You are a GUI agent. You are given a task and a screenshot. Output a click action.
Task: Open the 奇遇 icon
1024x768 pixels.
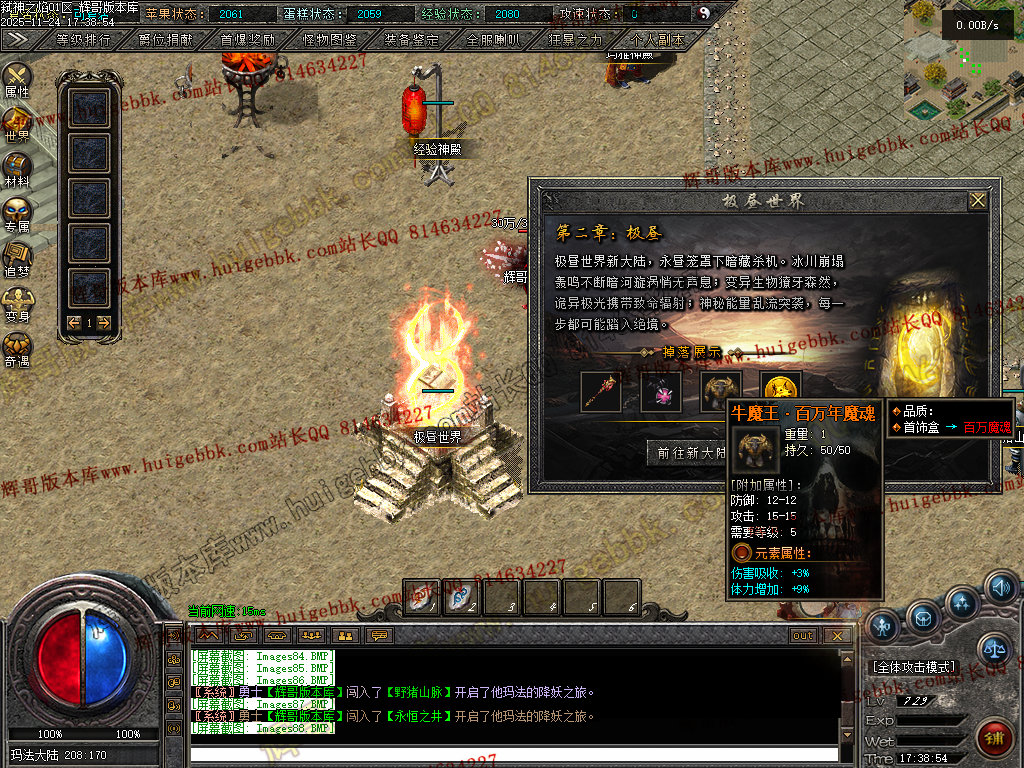pyautogui.click(x=17, y=347)
